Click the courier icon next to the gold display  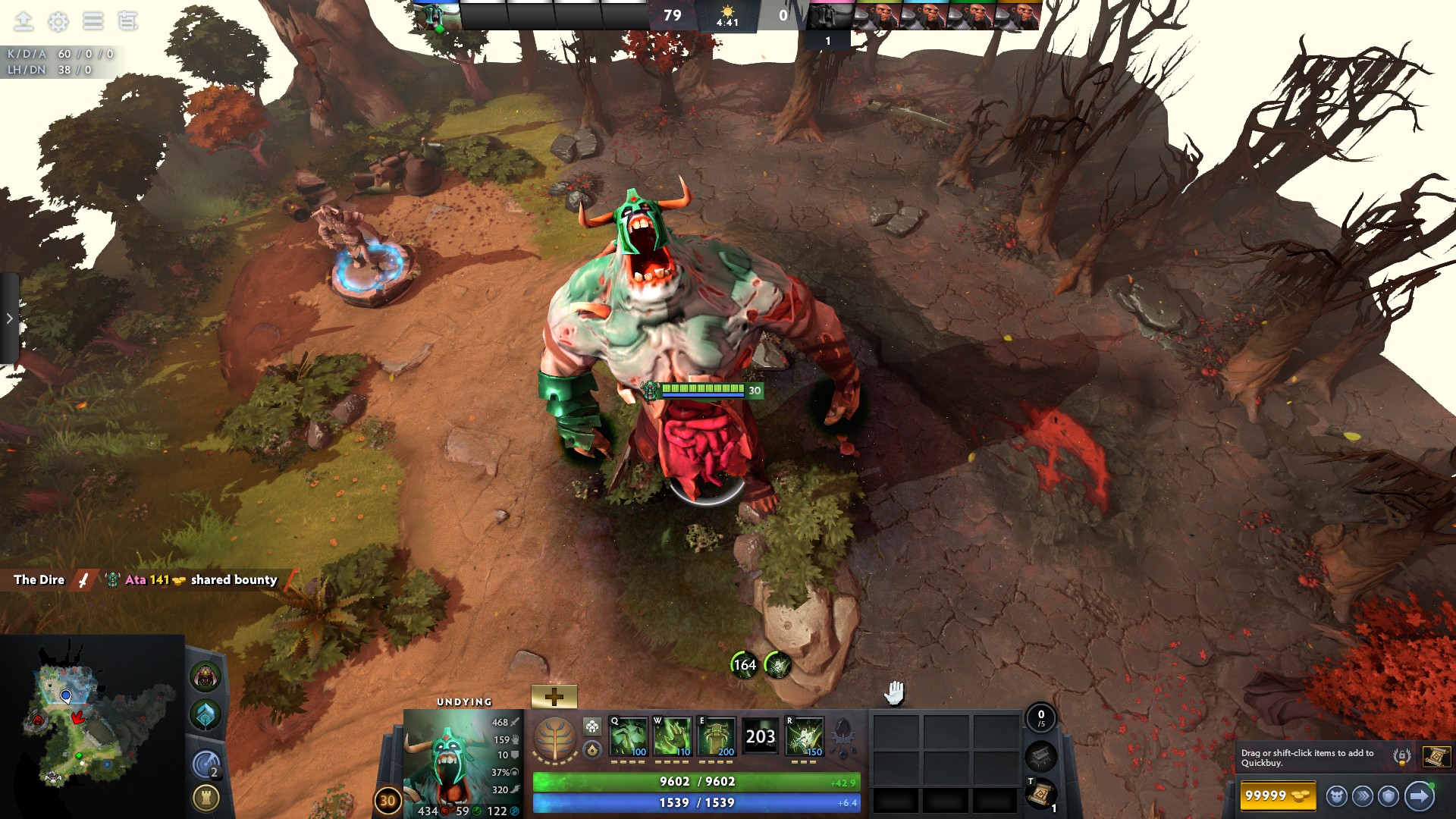tap(1335, 797)
